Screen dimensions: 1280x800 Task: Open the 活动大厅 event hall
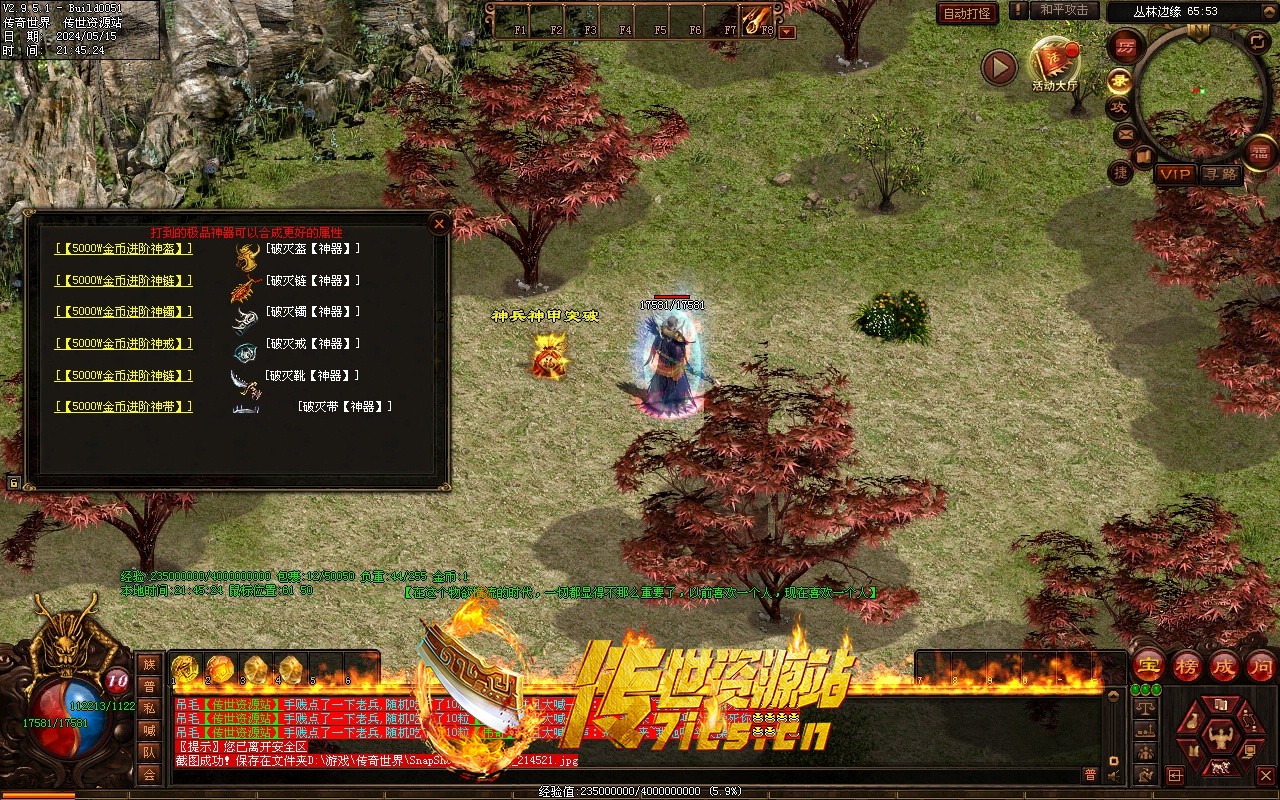pos(1054,62)
